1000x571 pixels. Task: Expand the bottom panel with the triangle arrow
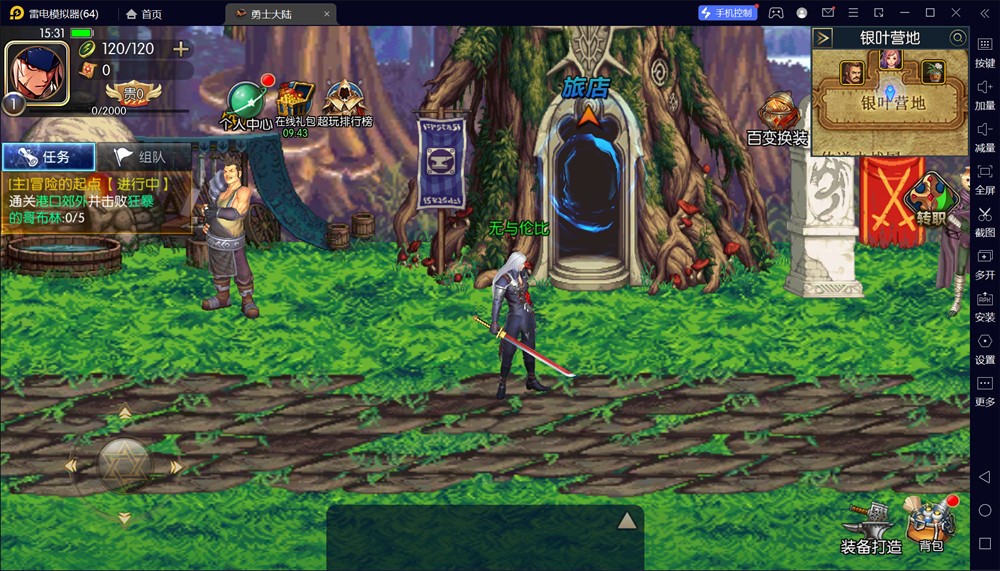(627, 520)
